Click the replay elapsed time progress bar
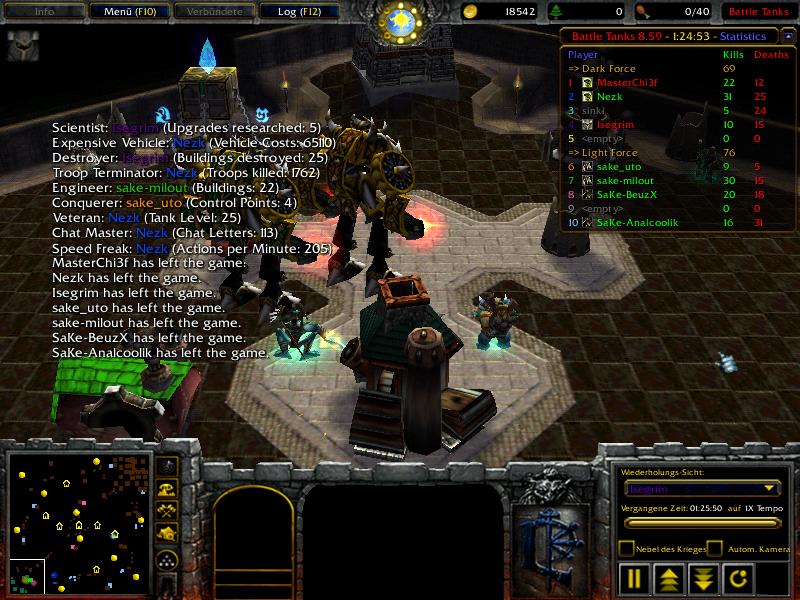Image resolution: width=800 pixels, height=600 pixels. coord(700,522)
